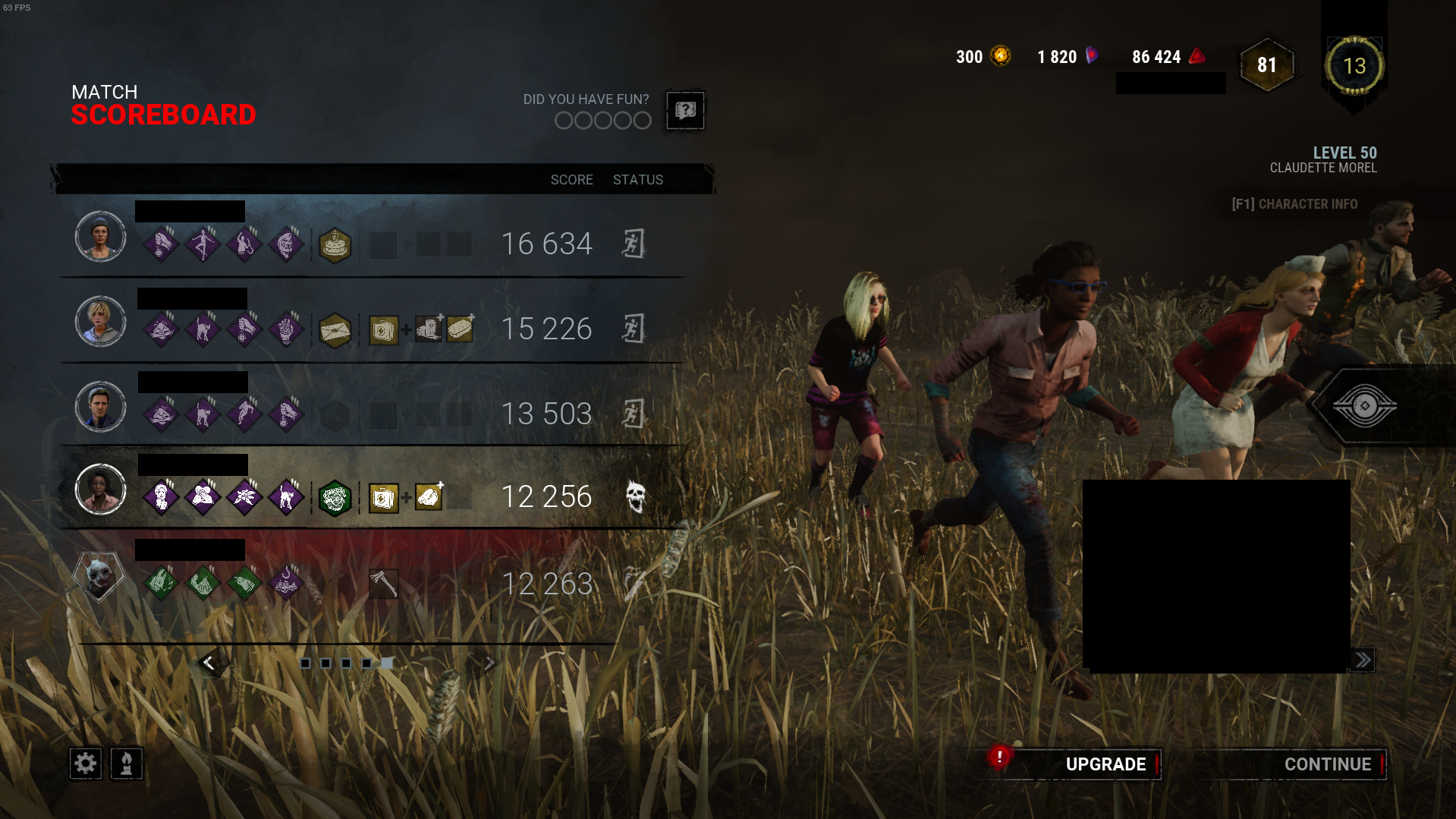The image size is (1456, 819).
Task: Click the candle icon at the bottom left
Action: pos(126,764)
